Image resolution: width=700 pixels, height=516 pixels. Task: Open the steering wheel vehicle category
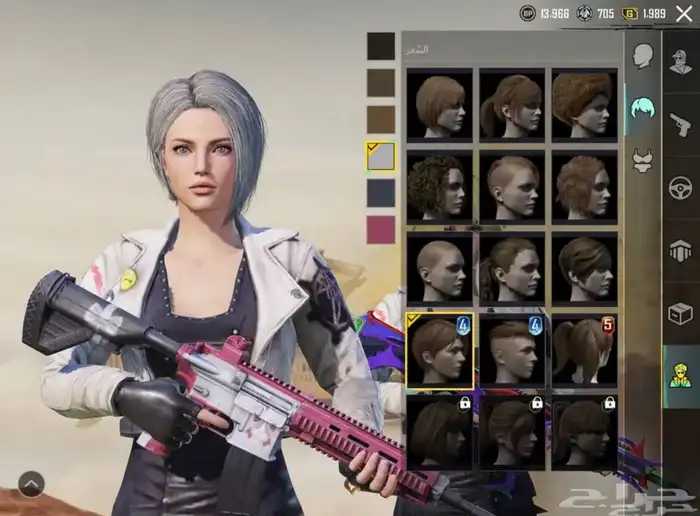click(x=681, y=186)
